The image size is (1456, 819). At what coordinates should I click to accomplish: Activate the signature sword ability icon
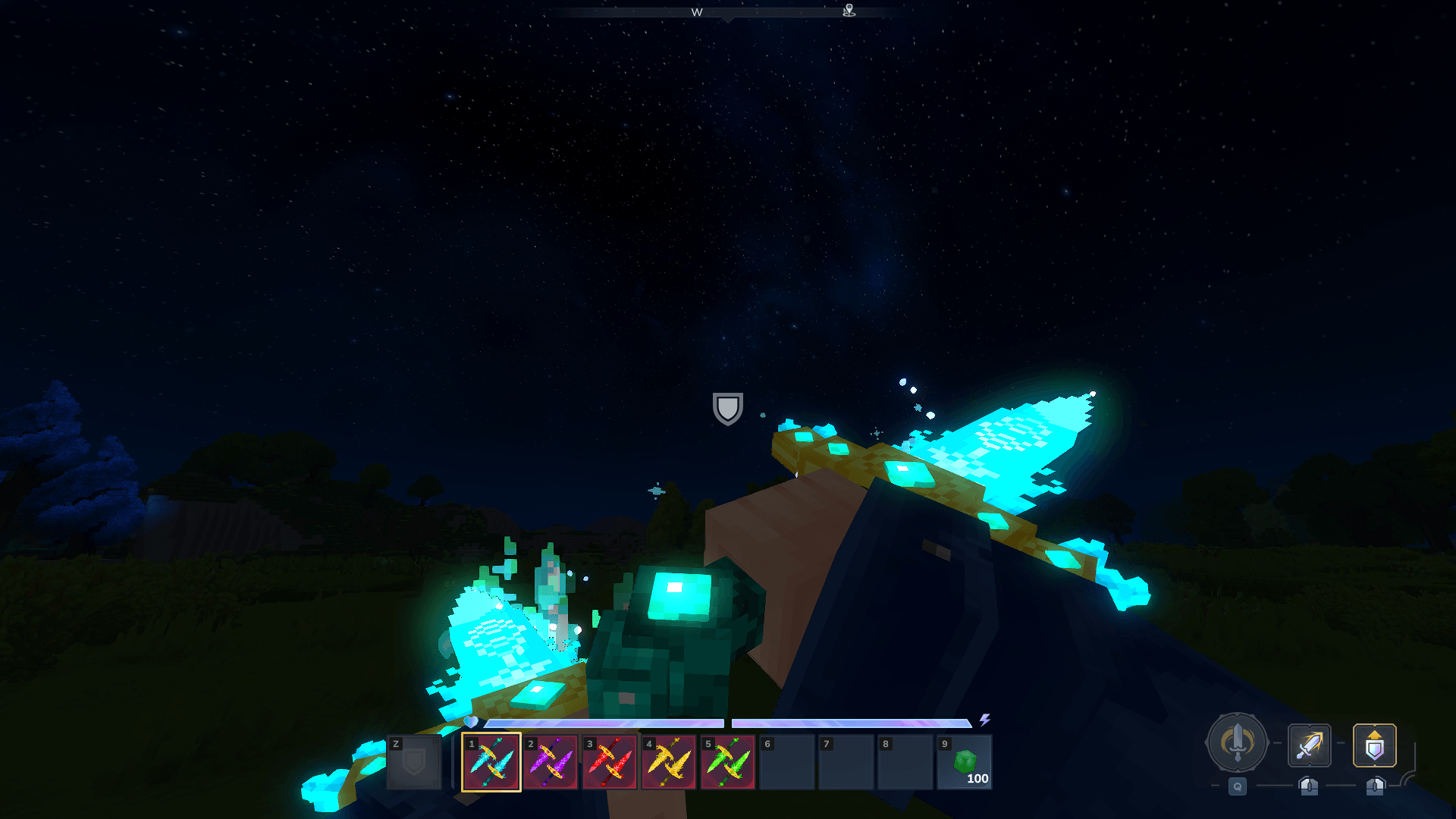(x=1237, y=742)
